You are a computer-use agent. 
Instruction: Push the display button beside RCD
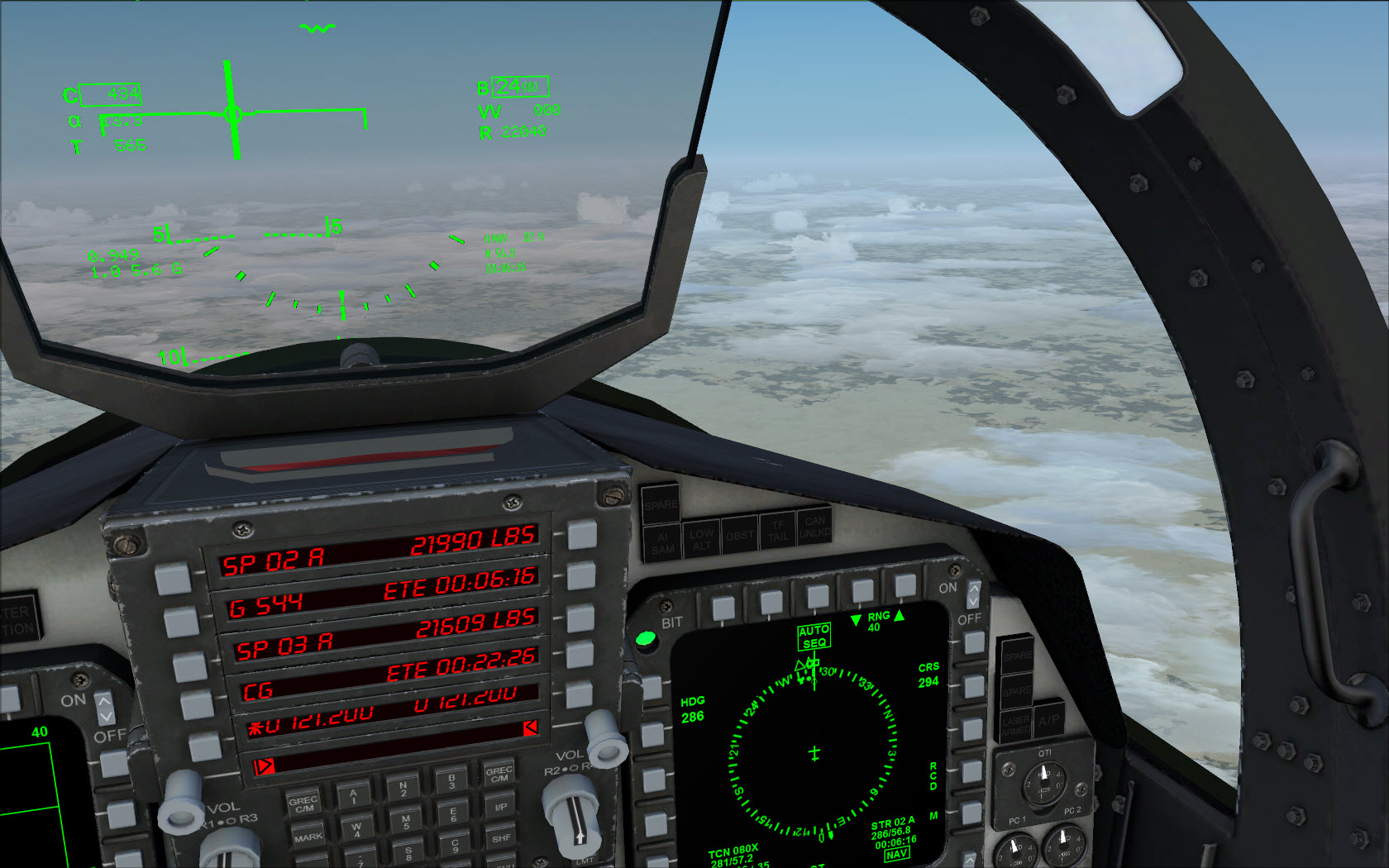(x=972, y=772)
